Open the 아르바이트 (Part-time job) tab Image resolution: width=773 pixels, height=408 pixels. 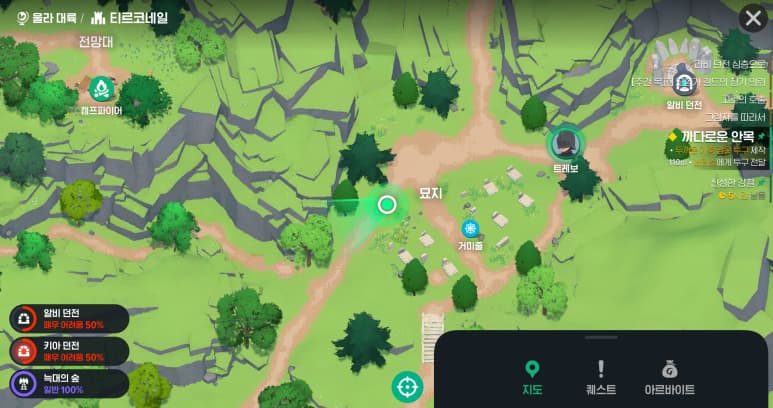tap(669, 377)
